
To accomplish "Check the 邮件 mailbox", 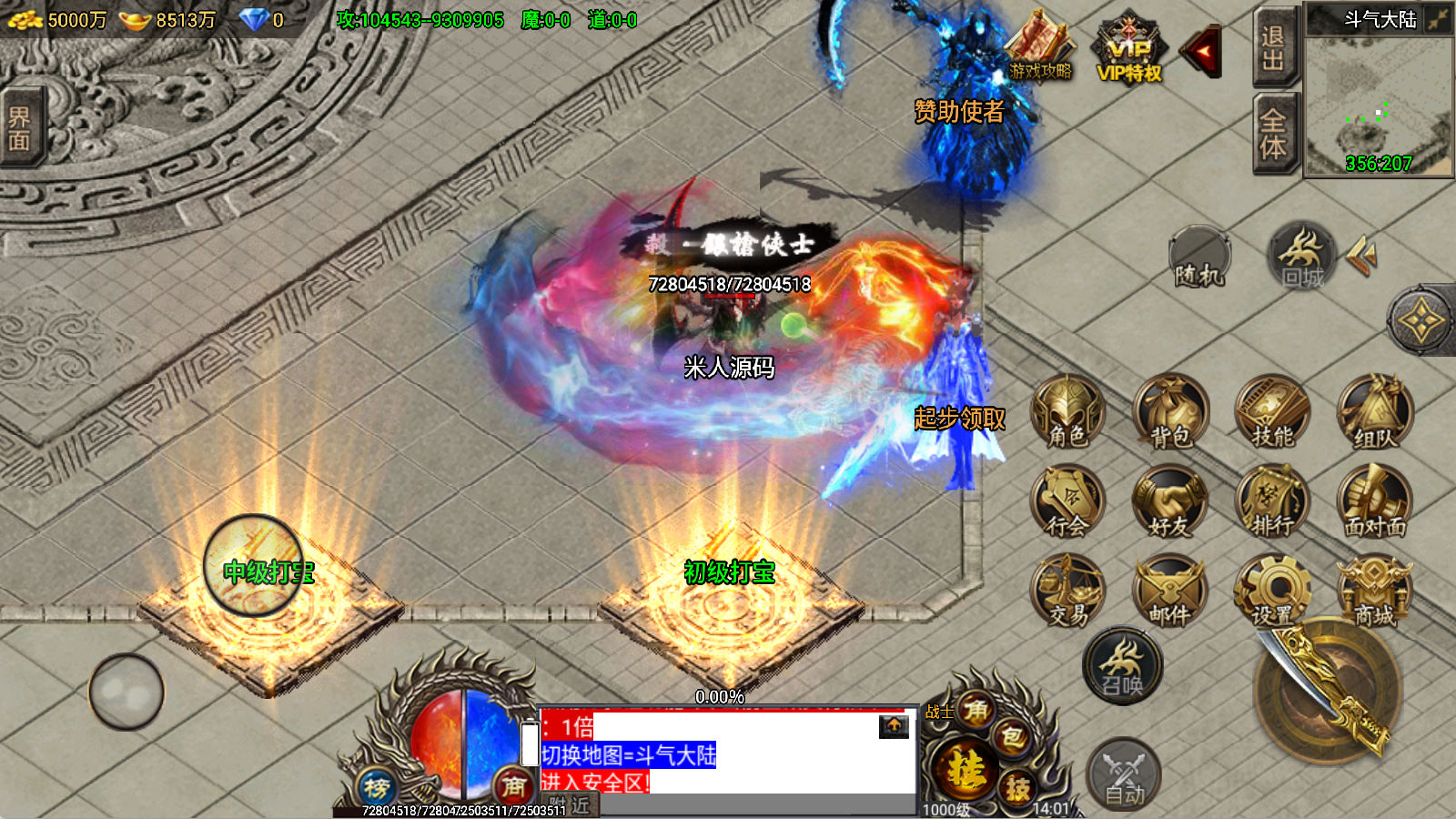I will [x=1170, y=591].
